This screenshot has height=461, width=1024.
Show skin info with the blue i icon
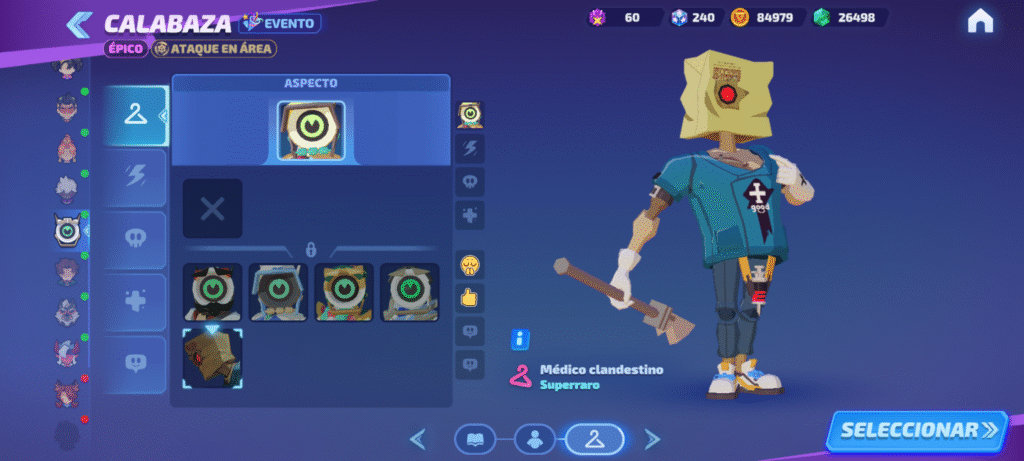(520, 339)
